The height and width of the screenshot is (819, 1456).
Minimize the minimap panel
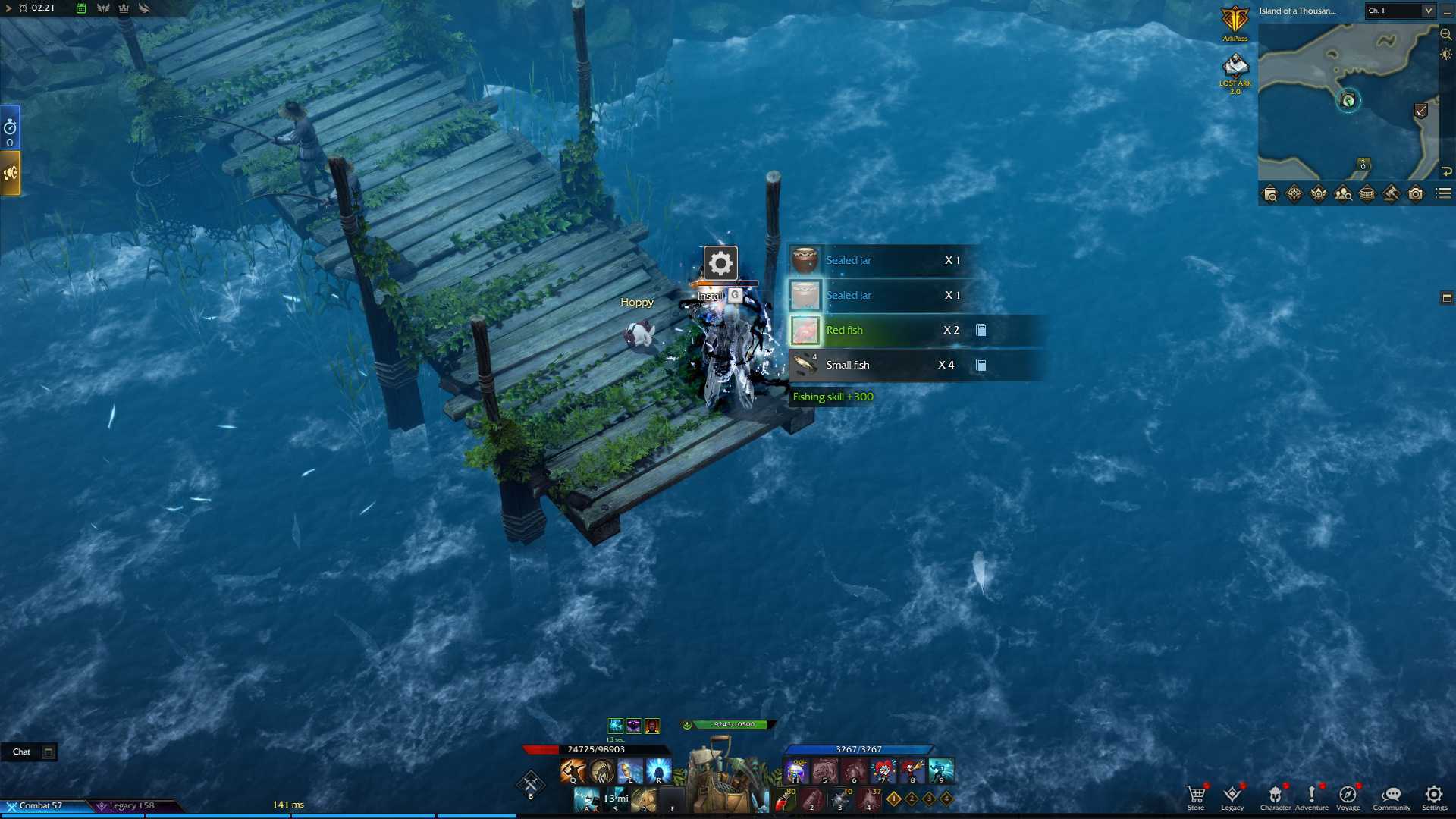point(1447,11)
